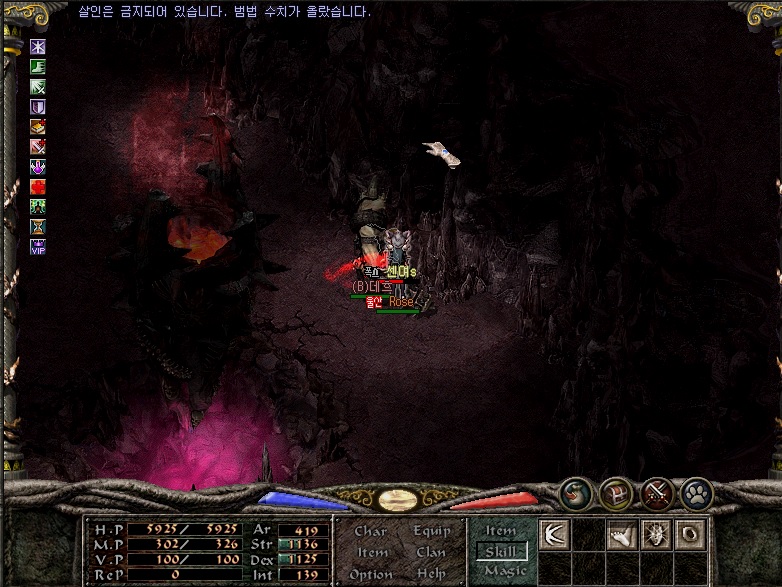Click the purple potion buff icon
The height and width of the screenshot is (587, 782).
click(38, 166)
